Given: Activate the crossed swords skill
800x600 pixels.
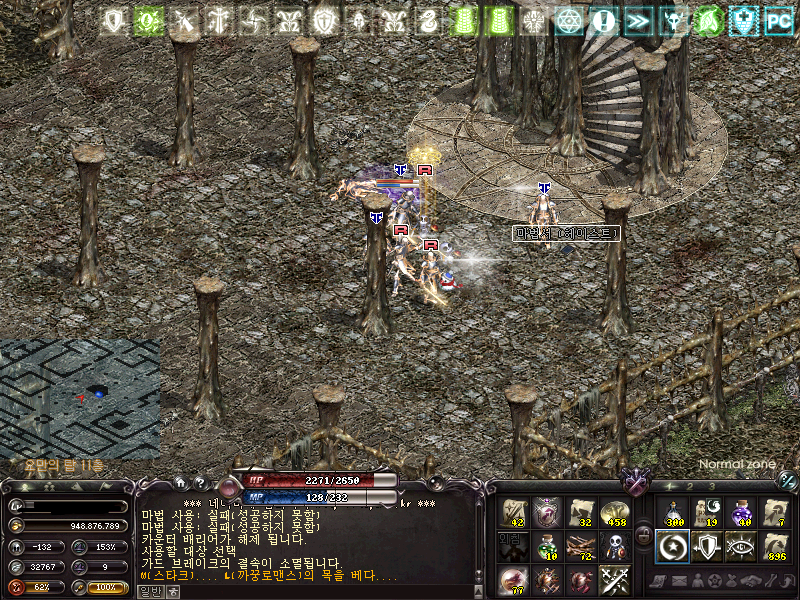Looking at the screenshot, I should (x=613, y=580).
